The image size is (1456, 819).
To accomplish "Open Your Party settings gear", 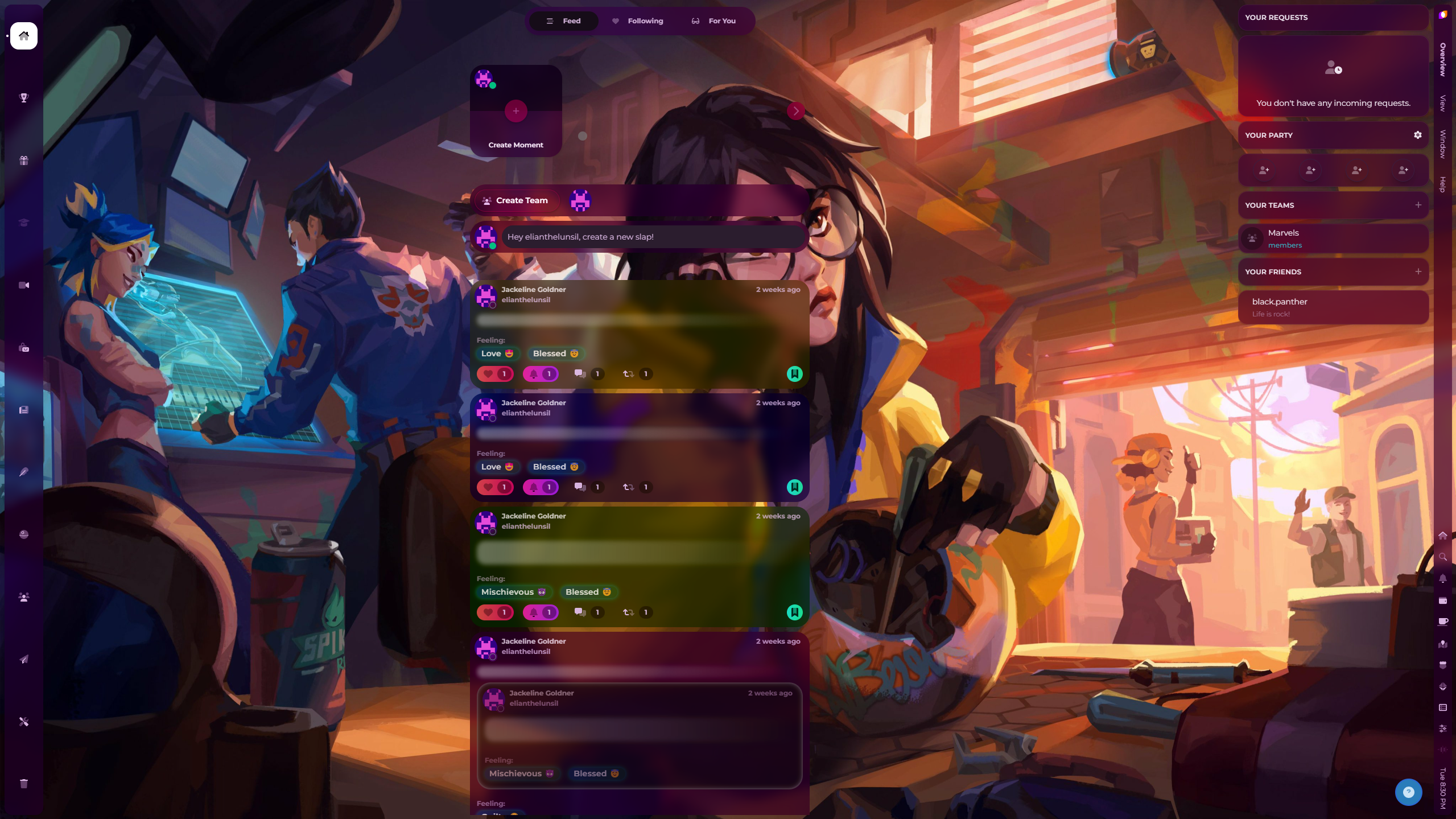I will 1417,135.
